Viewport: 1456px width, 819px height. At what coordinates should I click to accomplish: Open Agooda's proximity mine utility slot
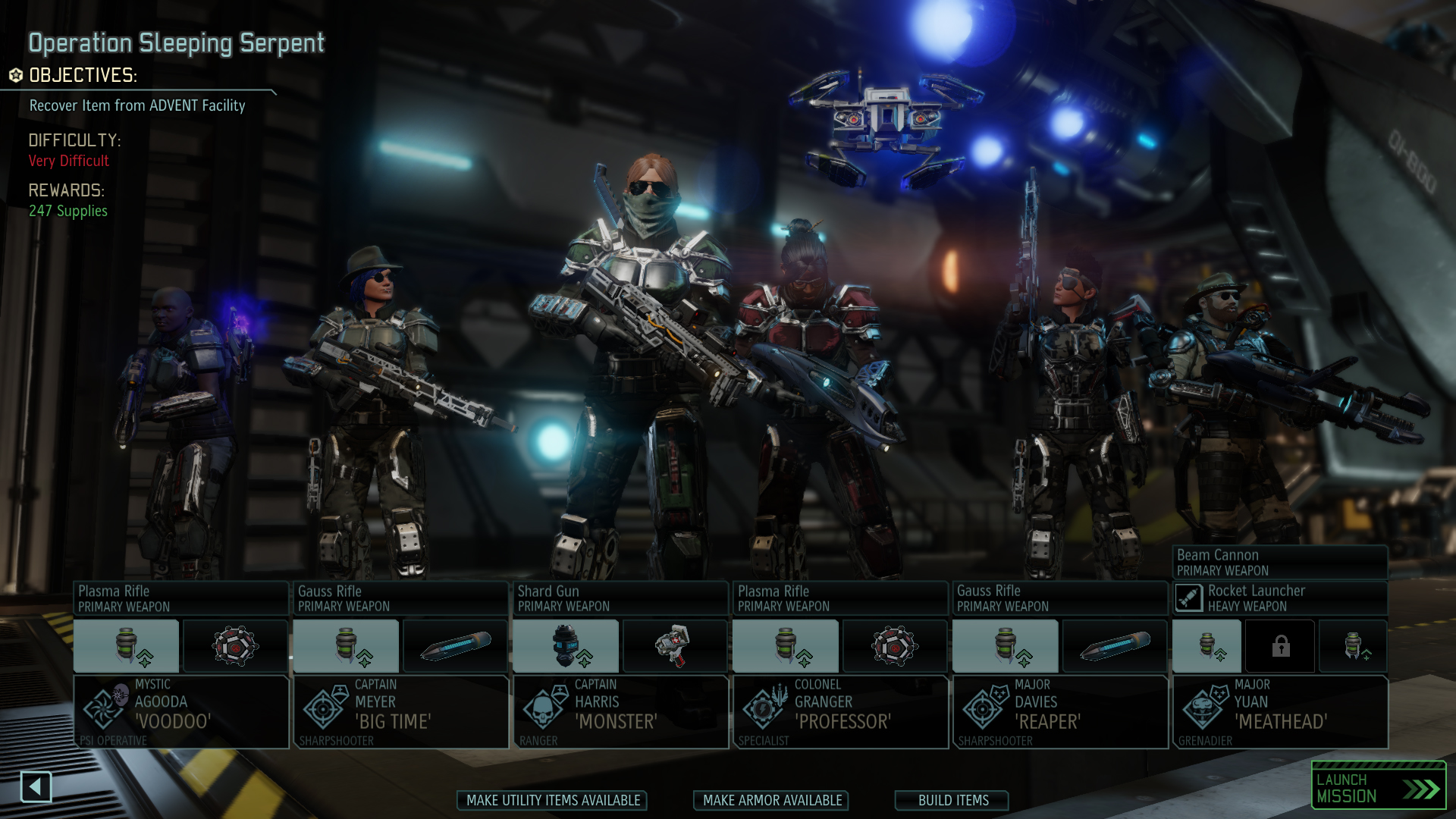coord(234,645)
